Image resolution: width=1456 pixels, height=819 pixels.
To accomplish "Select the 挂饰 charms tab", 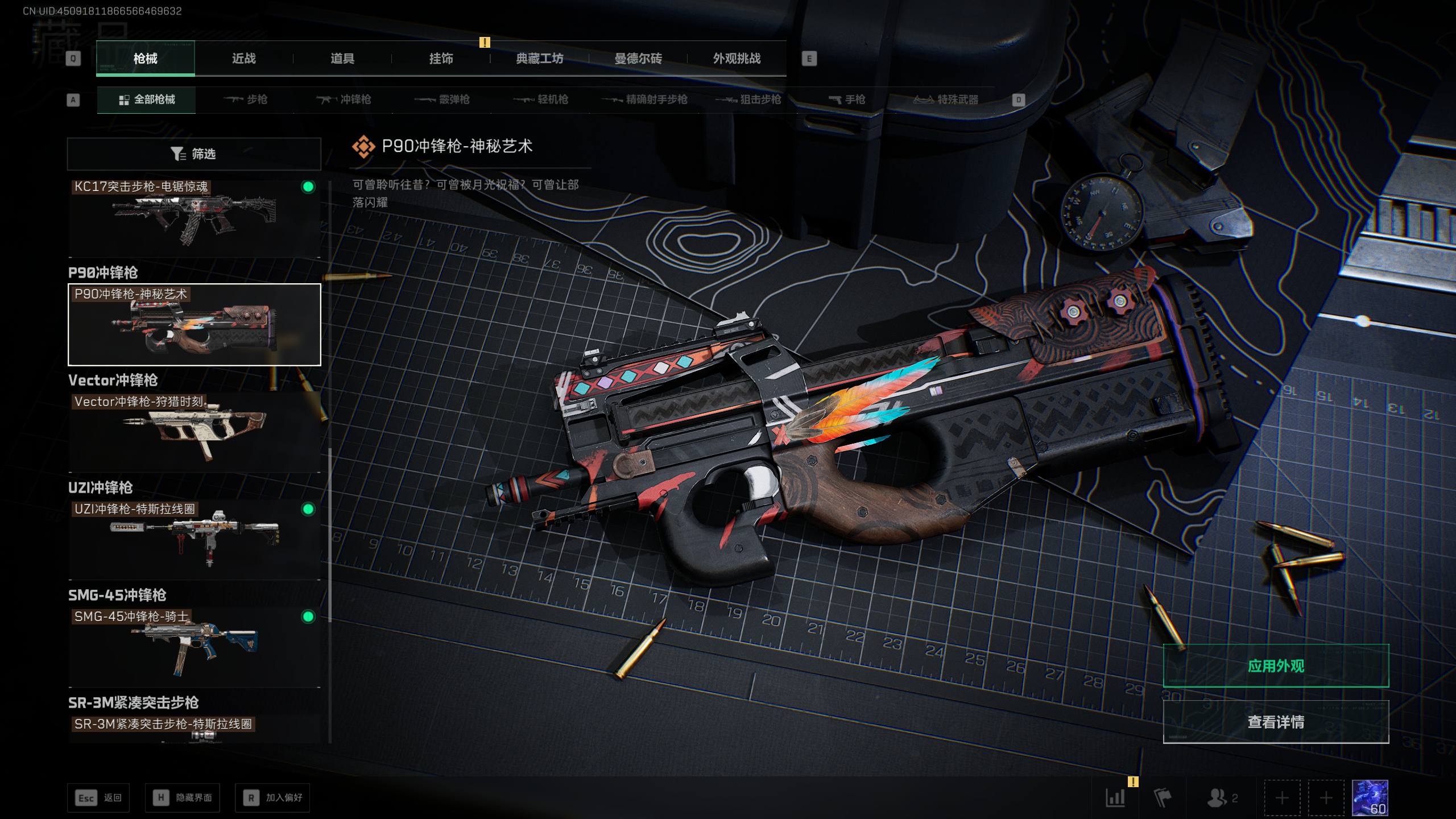I will coord(441,59).
